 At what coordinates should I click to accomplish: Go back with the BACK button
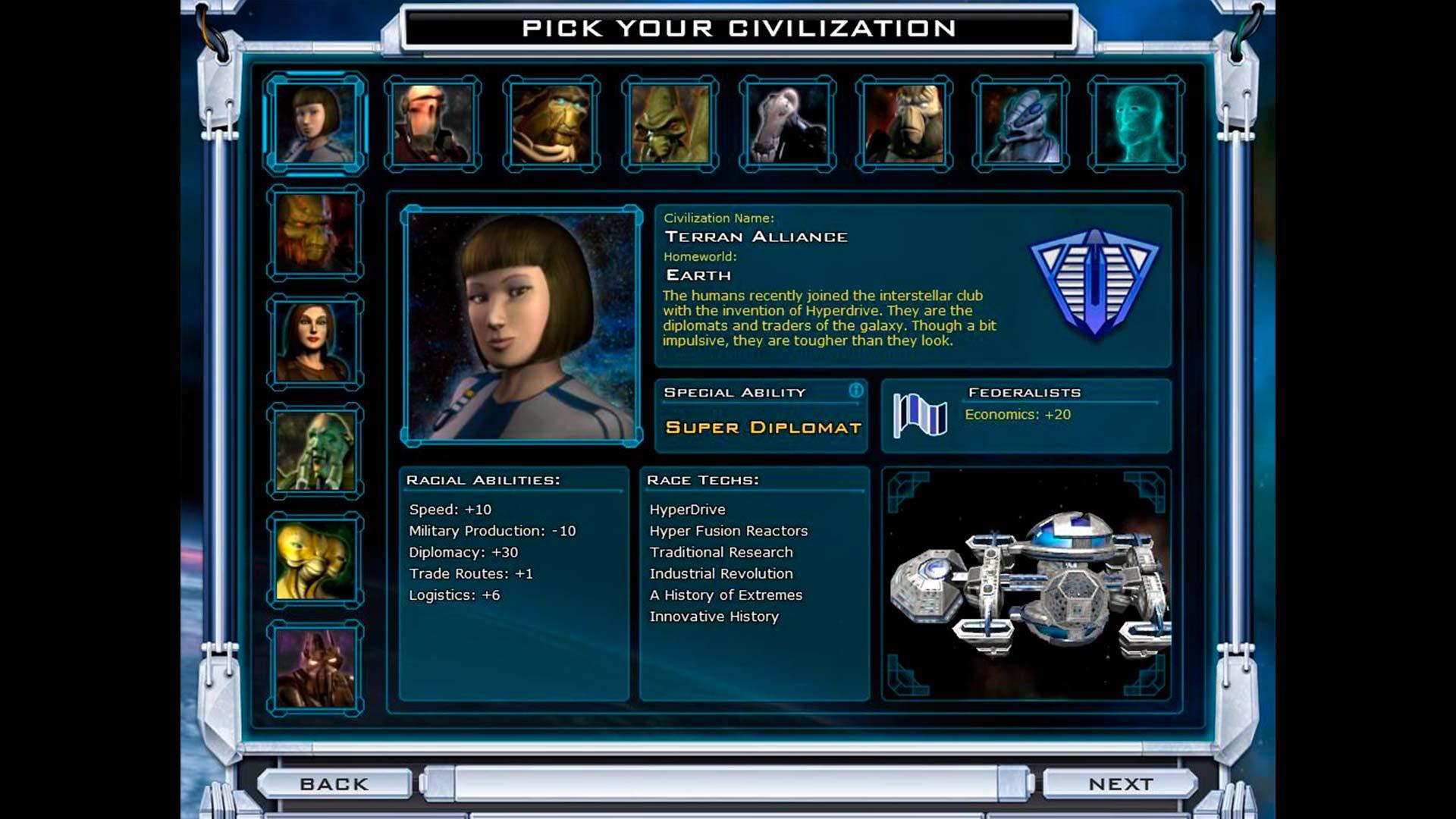pyautogui.click(x=334, y=784)
